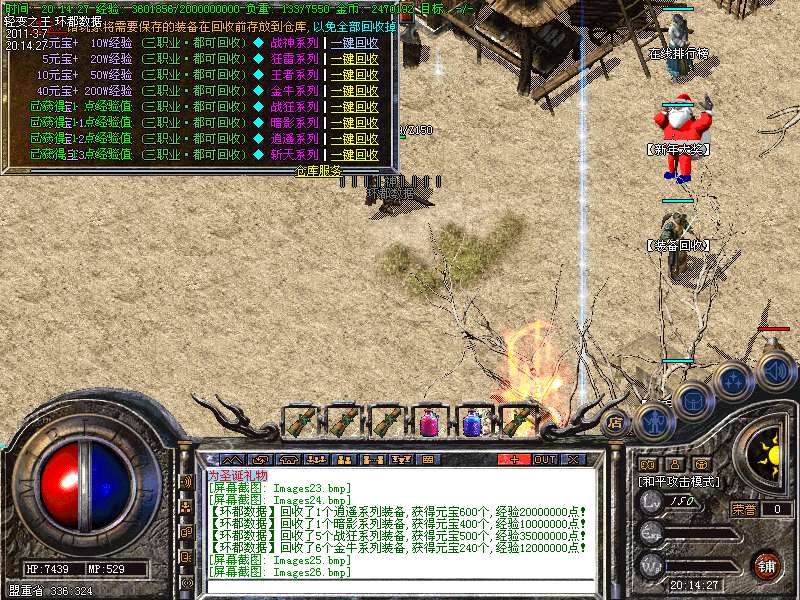Click the OUT button above chat
The image size is (800, 600).
pos(544,459)
